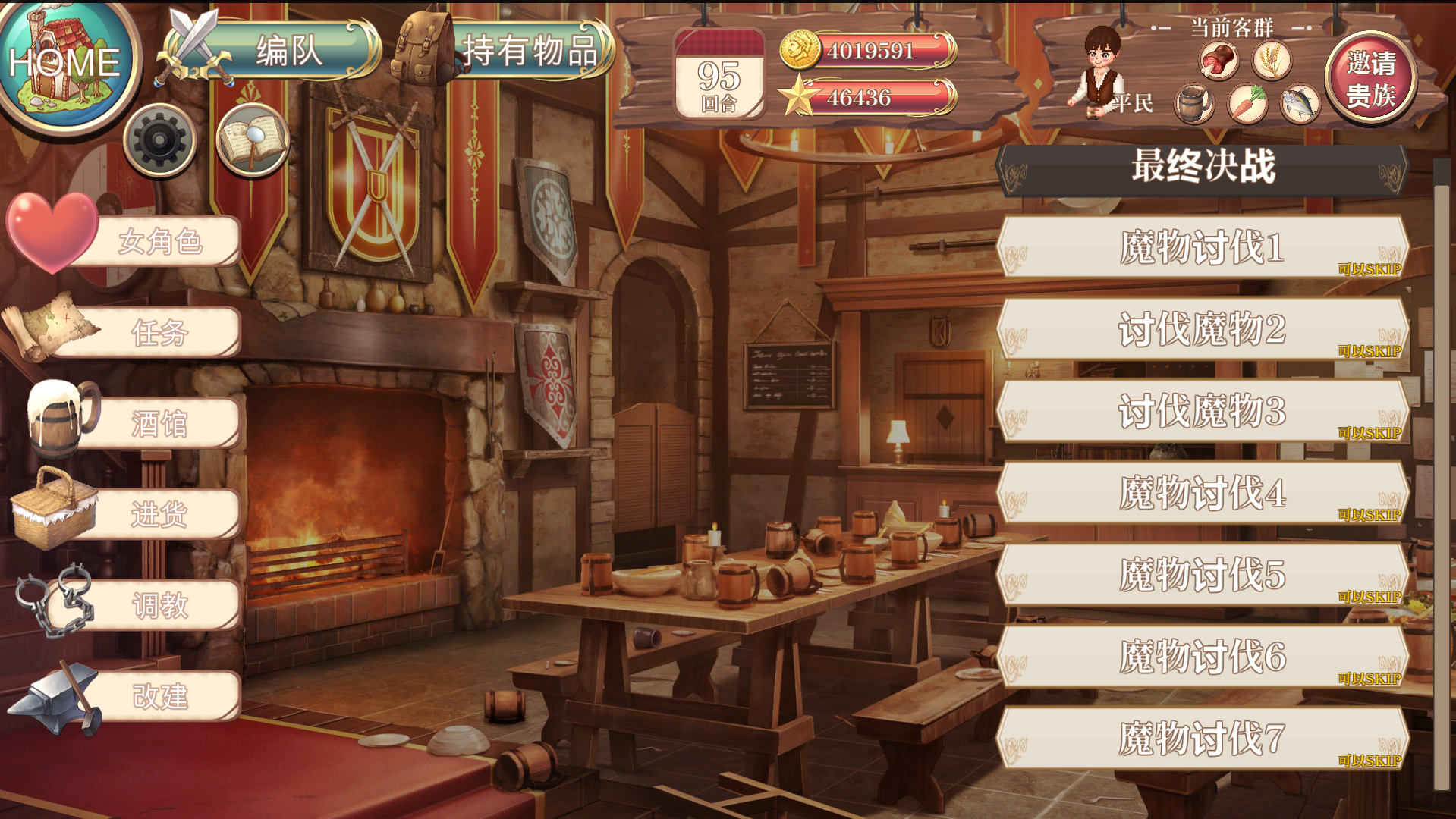Open the book with magnifier icon

(x=252, y=140)
